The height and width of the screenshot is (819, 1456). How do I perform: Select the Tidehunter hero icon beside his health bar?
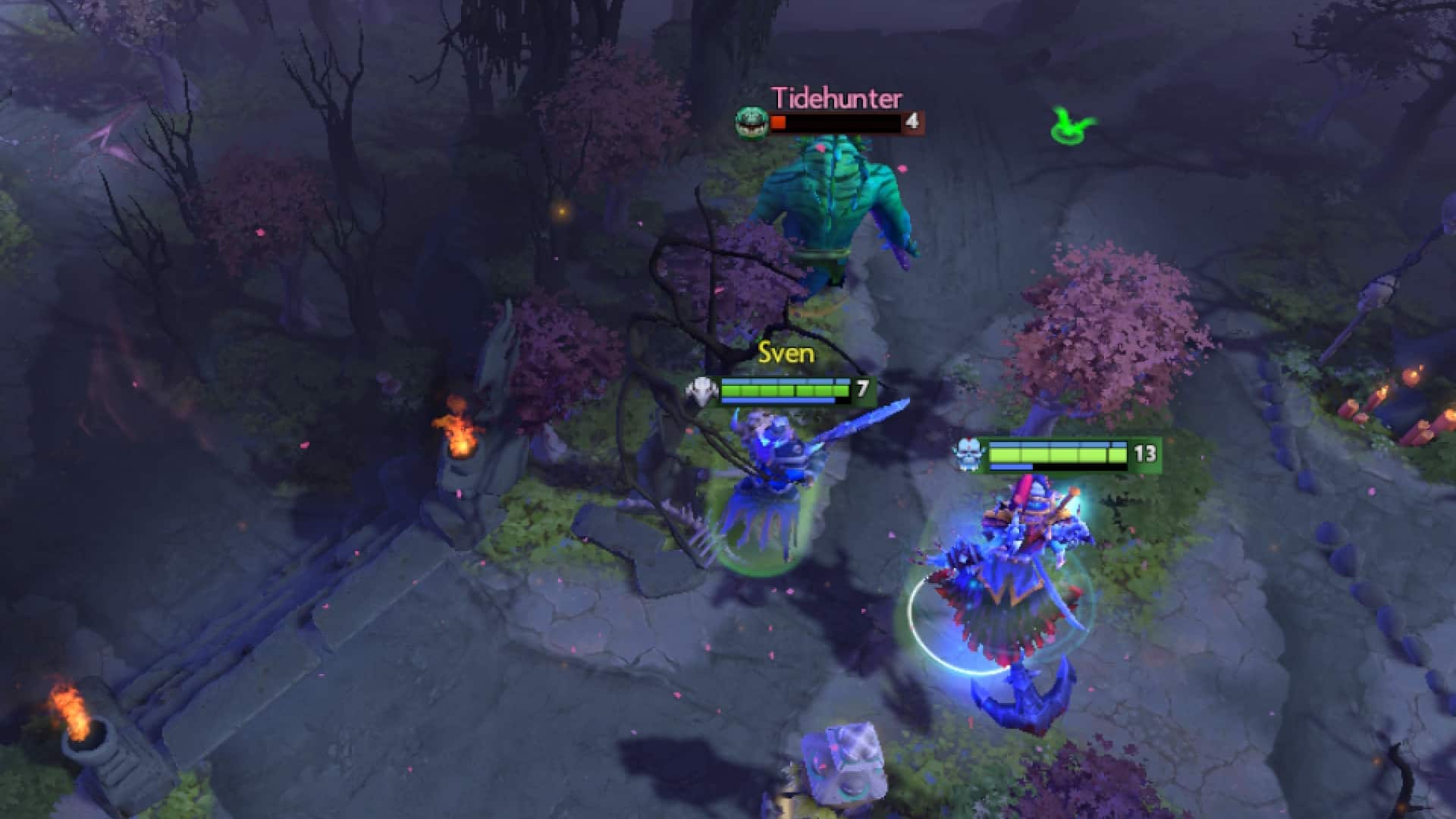click(x=751, y=121)
